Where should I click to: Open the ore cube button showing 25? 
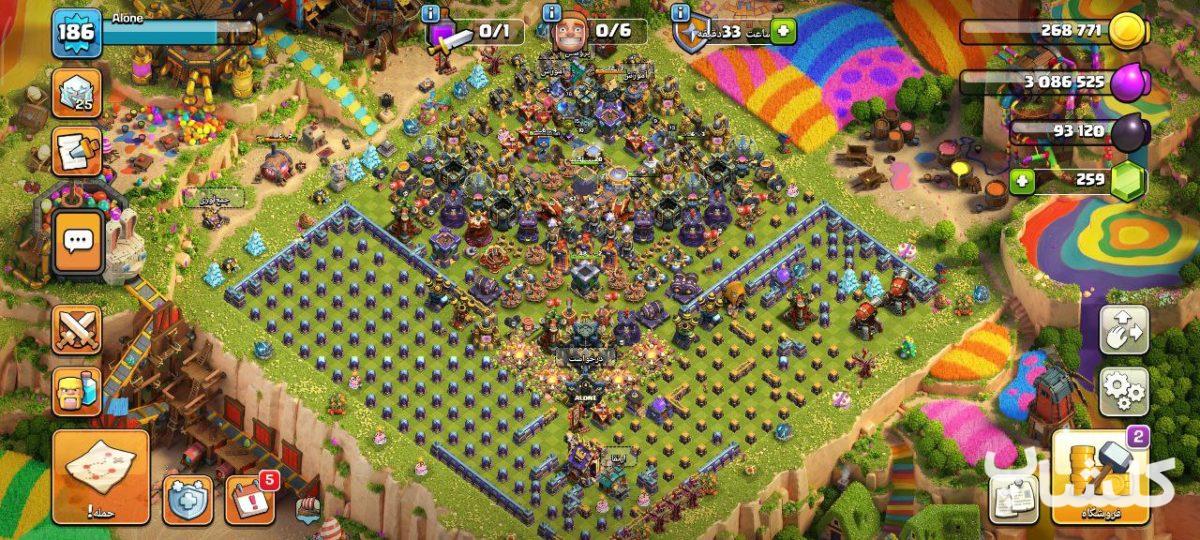[x=77, y=93]
